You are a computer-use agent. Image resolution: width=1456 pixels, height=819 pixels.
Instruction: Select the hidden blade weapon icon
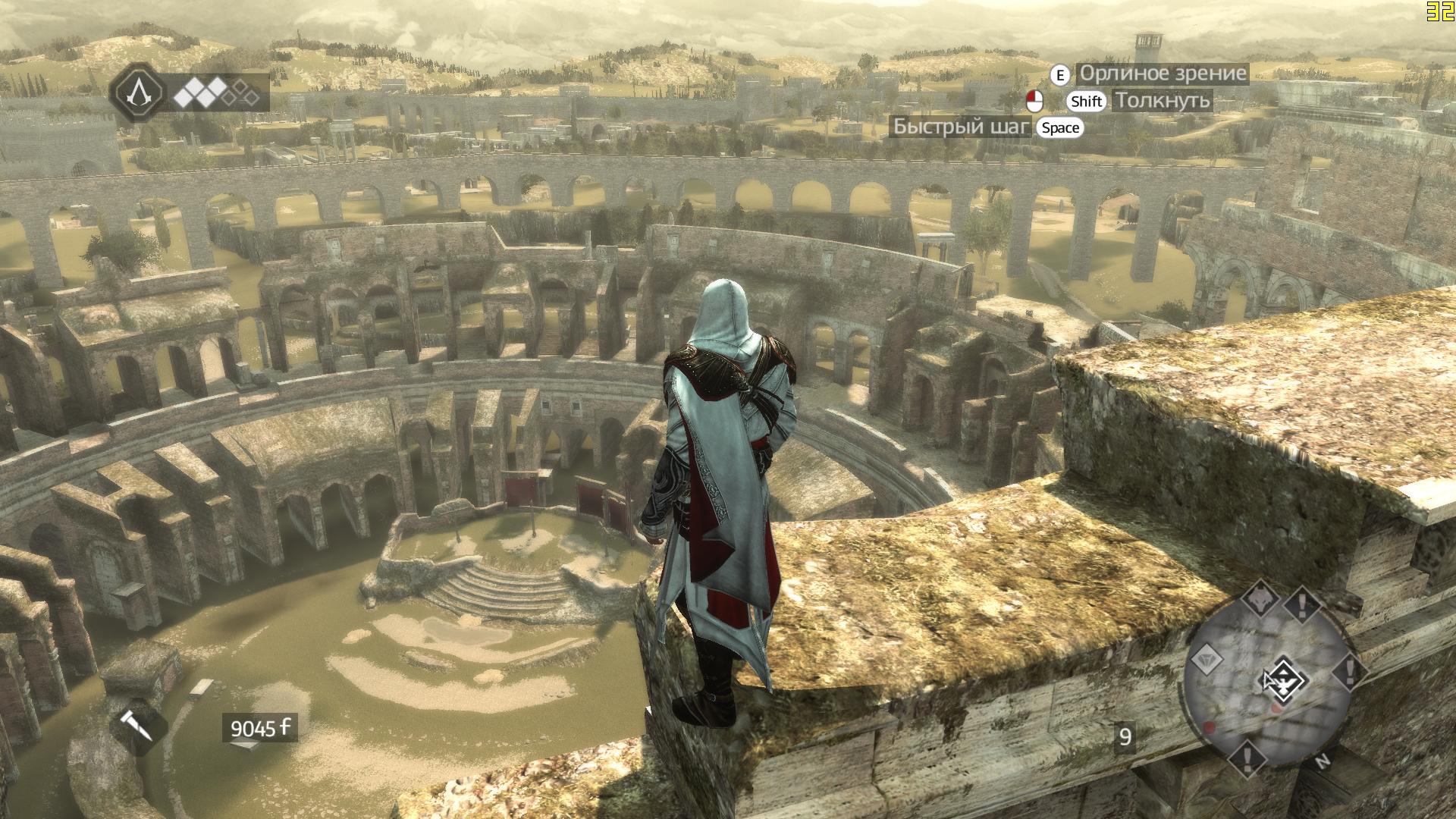(x=137, y=726)
